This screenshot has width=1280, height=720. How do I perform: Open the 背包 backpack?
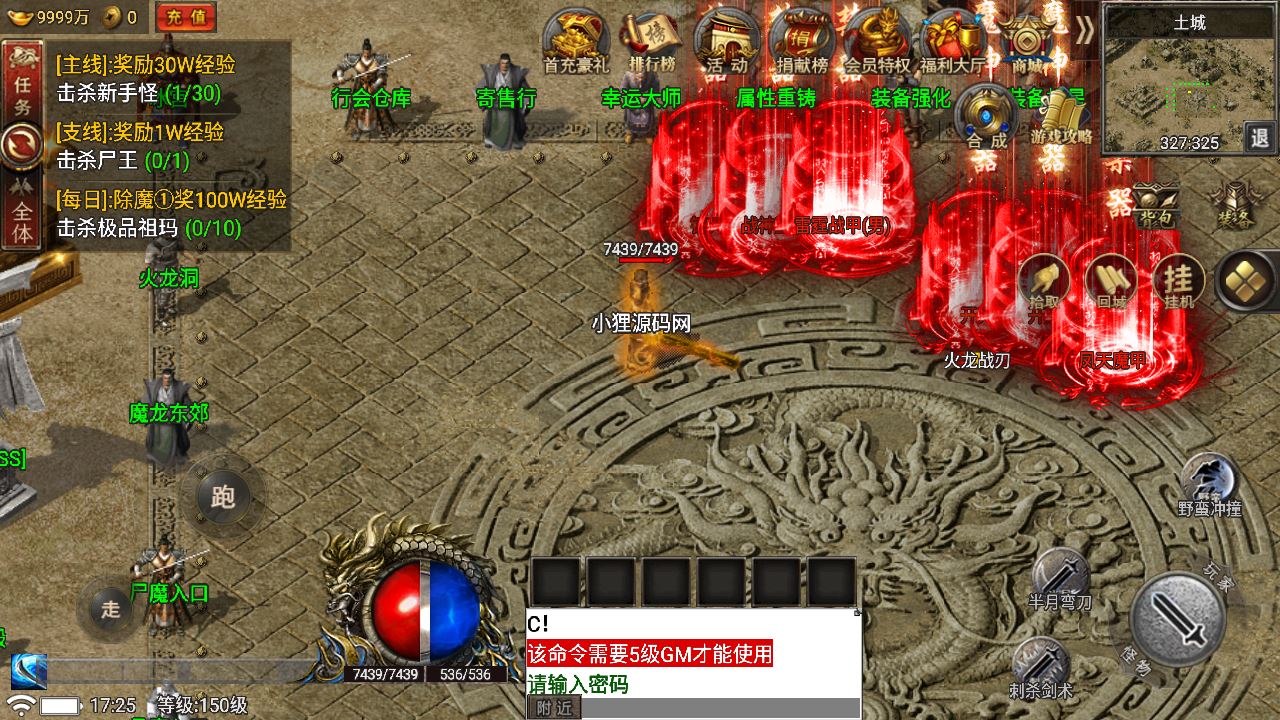click(x=1155, y=203)
